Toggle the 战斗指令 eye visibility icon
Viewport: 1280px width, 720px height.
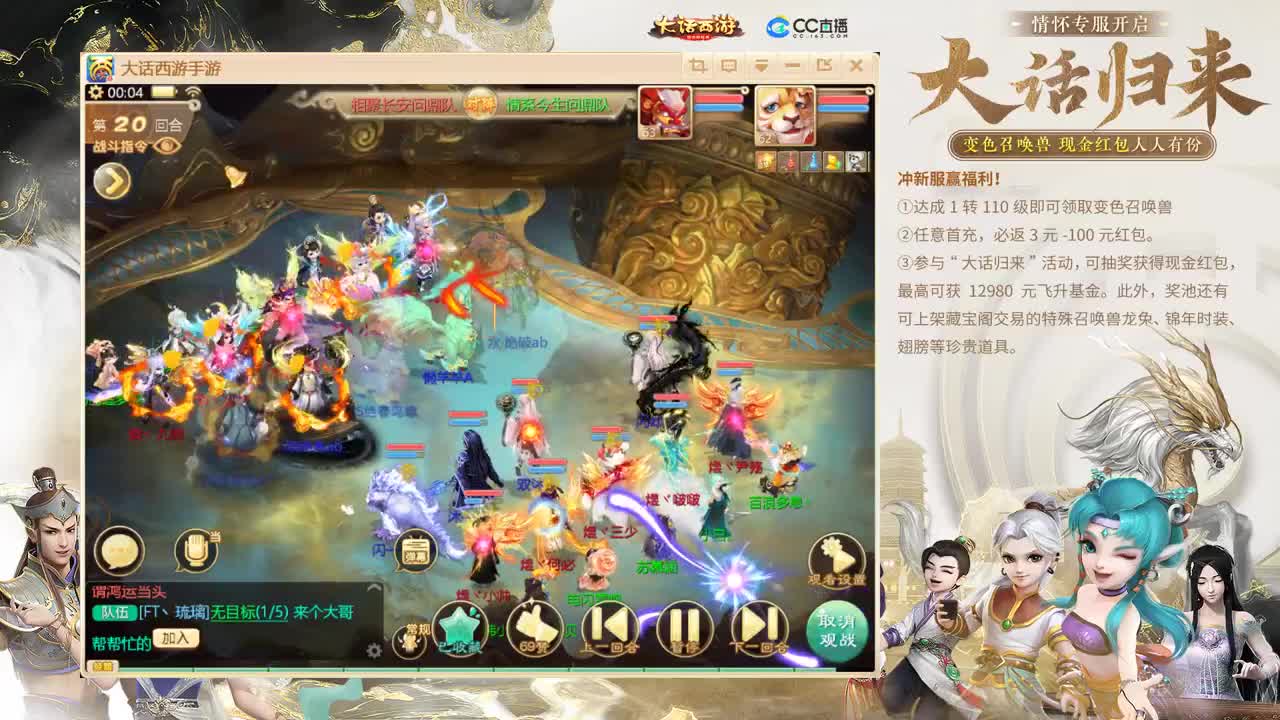167,144
